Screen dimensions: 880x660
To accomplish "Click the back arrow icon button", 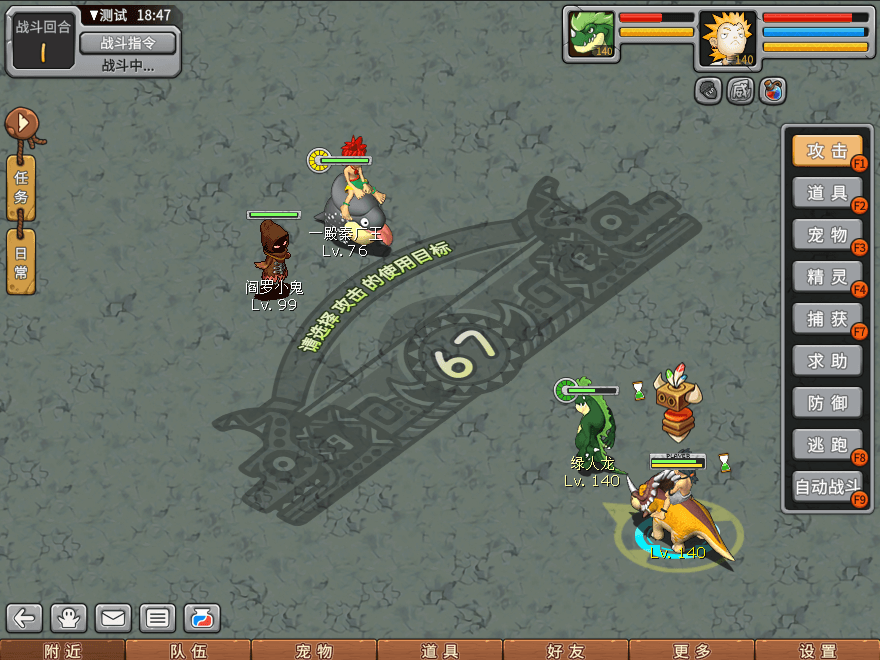I will point(26,618).
